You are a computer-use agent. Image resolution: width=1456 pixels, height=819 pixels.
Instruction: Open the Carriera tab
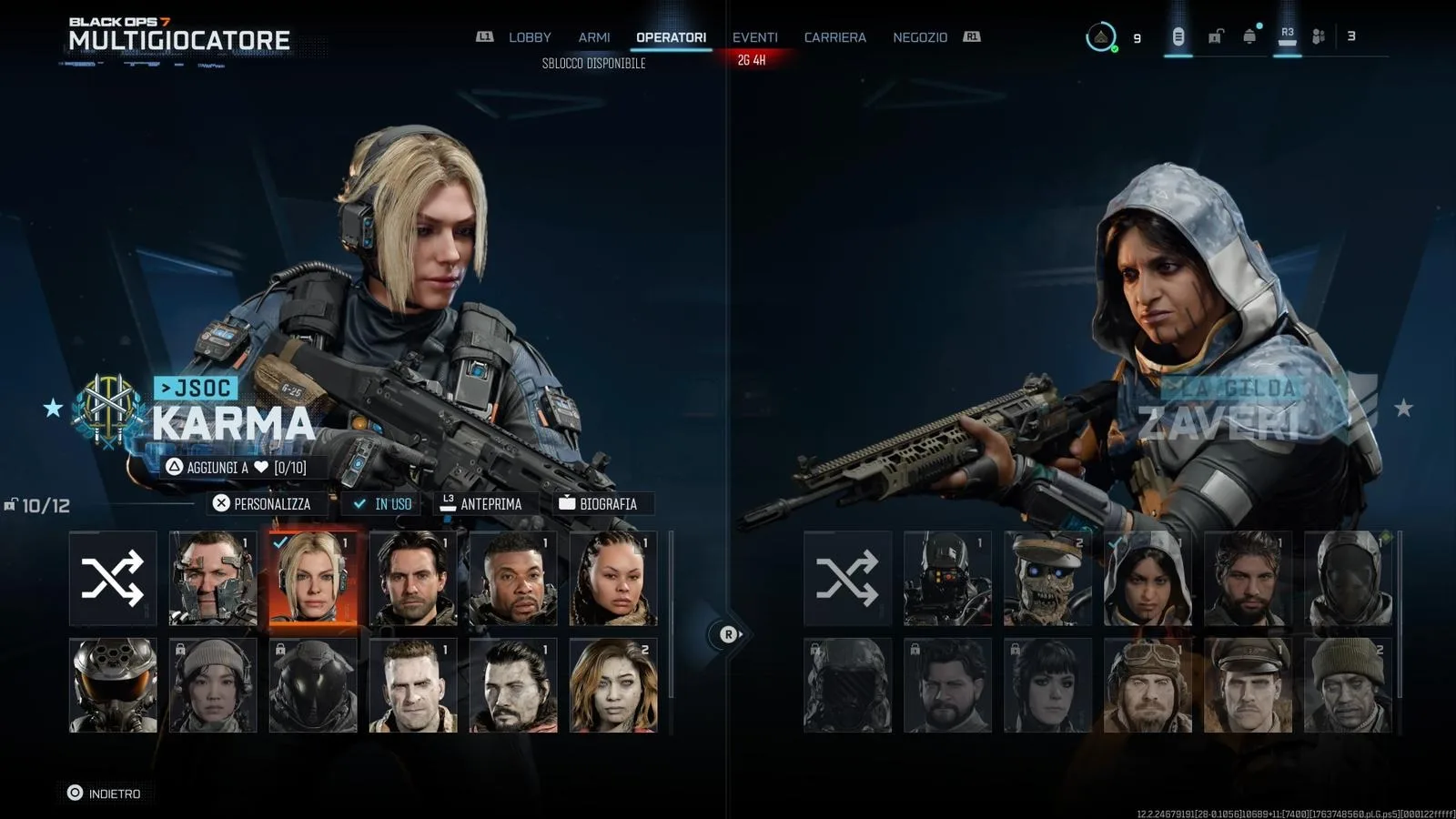(x=834, y=37)
